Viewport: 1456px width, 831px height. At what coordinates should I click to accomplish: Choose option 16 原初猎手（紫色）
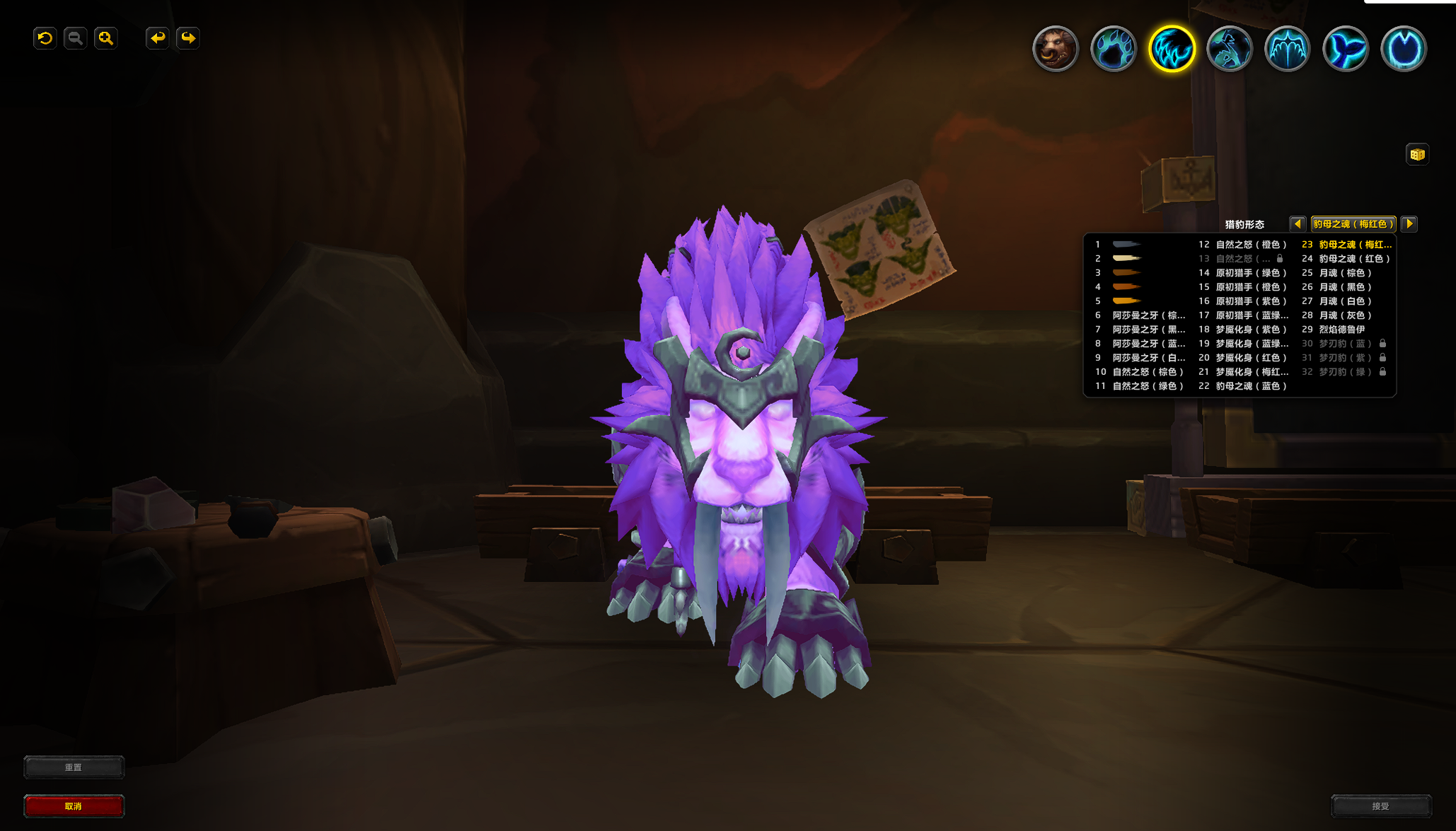coord(1250,301)
